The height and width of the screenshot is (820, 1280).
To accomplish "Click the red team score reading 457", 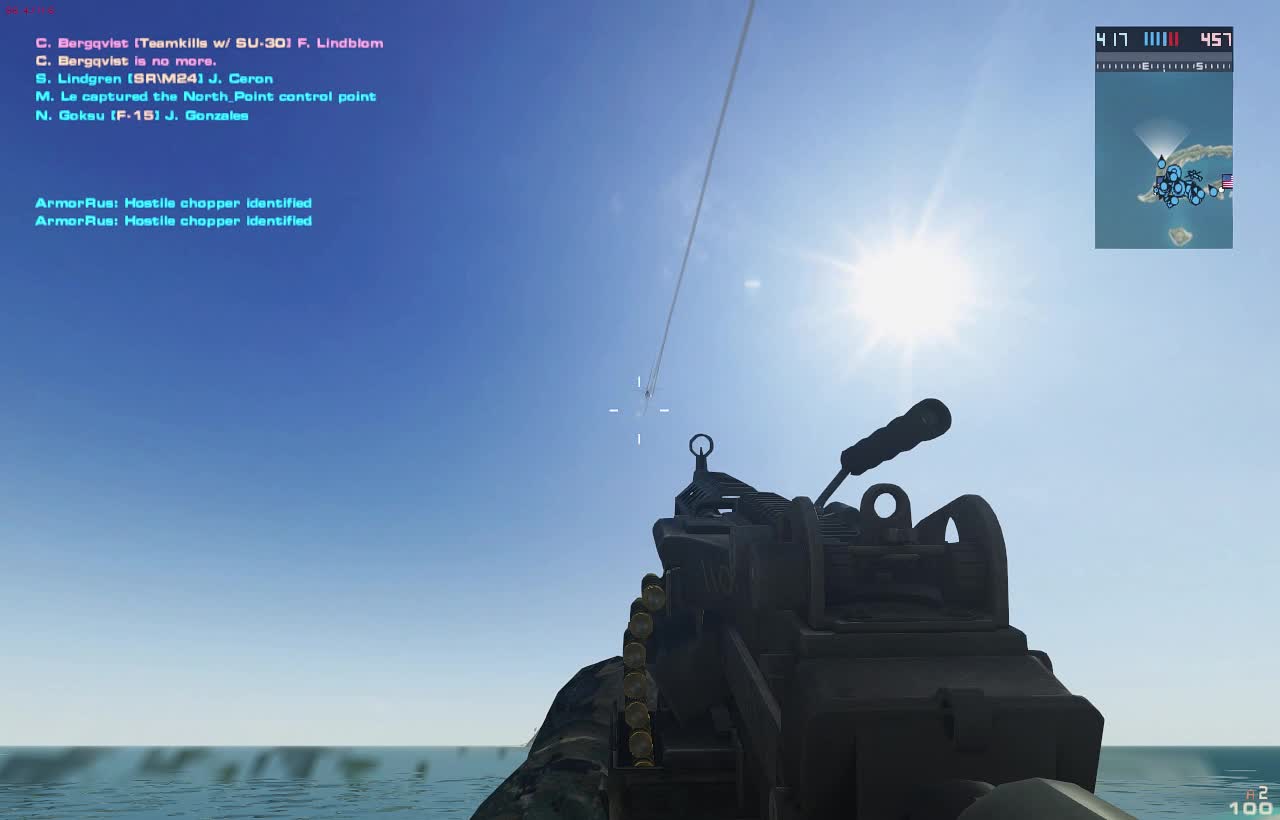I will point(1213,38).
